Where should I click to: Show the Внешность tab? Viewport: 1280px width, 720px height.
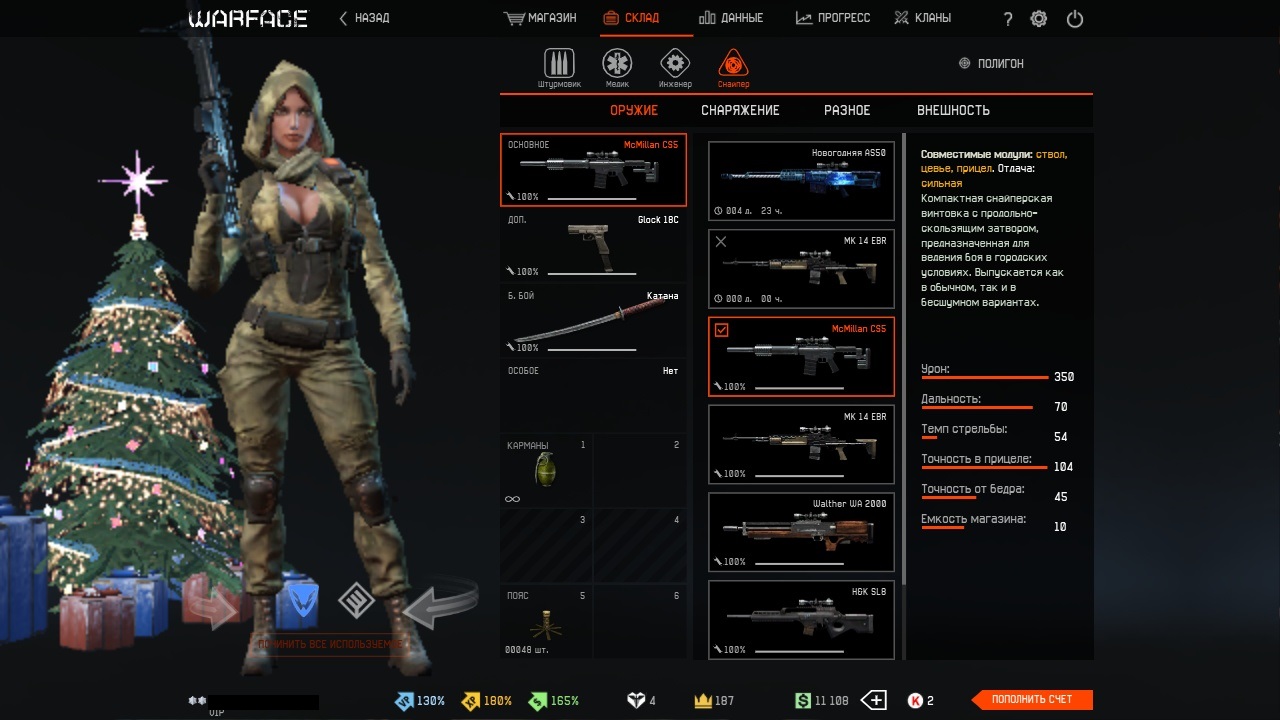click(x=953, y=110)
